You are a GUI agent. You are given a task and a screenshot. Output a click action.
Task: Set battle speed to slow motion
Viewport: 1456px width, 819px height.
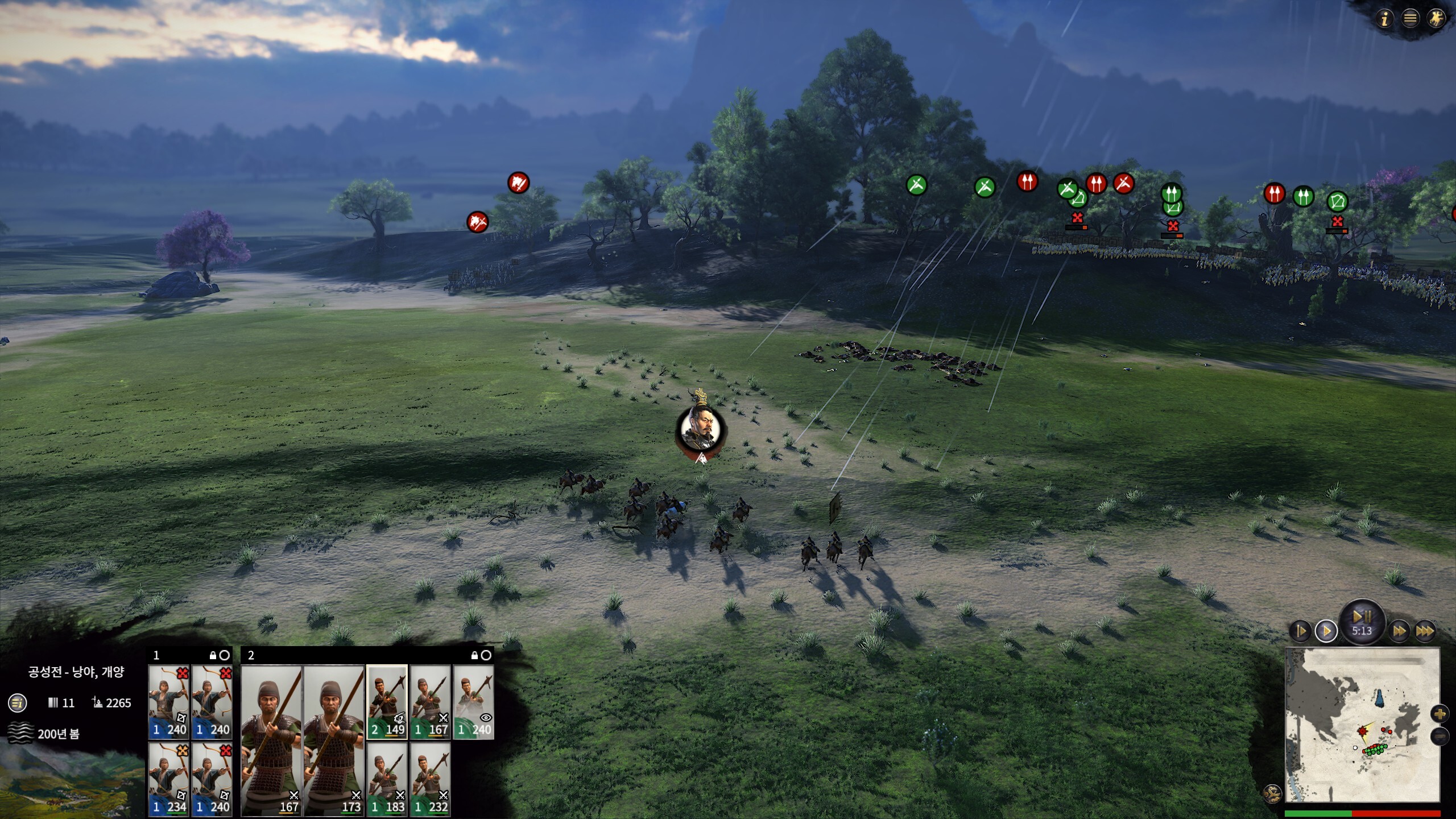1301,631
